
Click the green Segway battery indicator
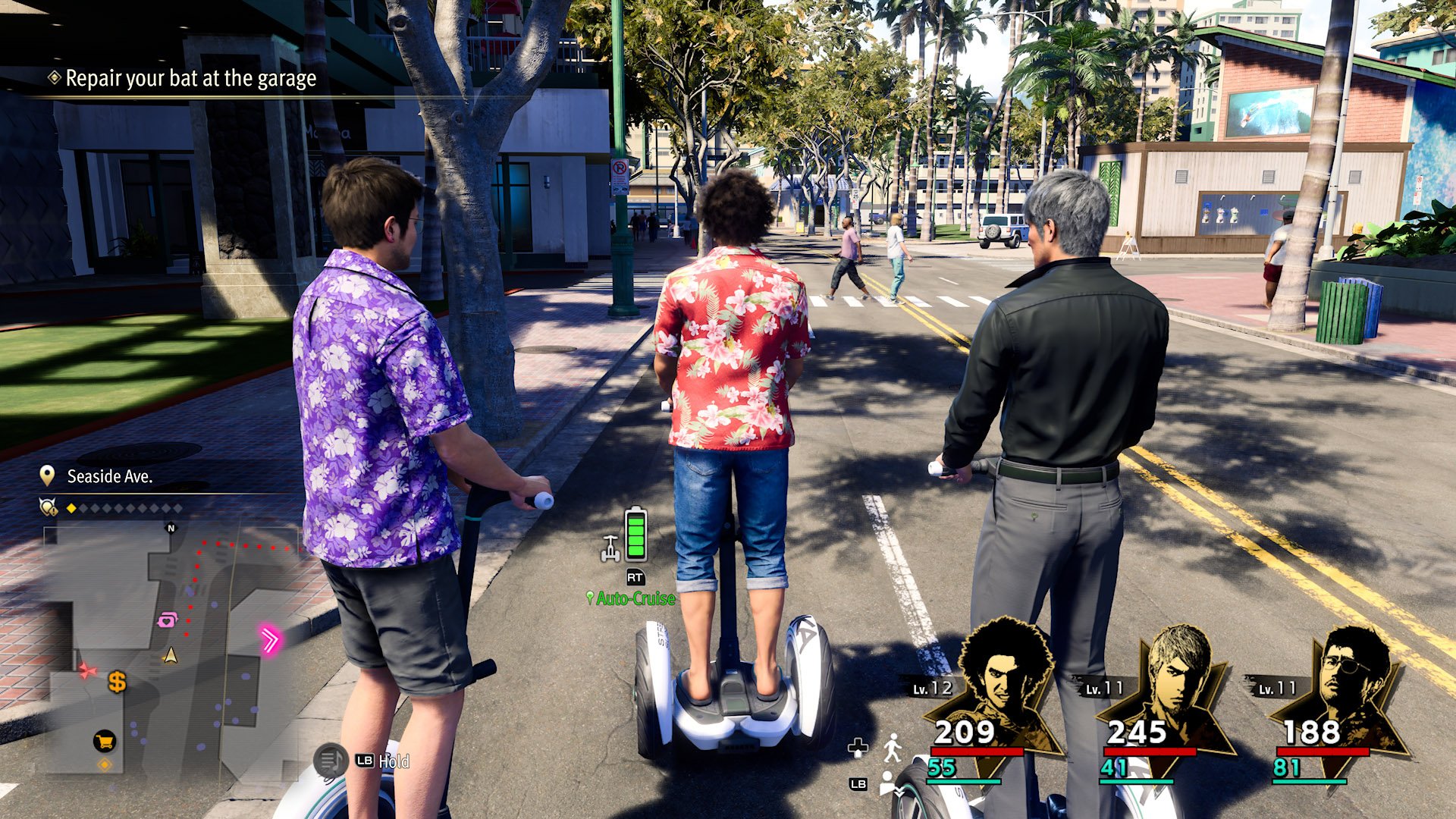(x=635, y=534)
